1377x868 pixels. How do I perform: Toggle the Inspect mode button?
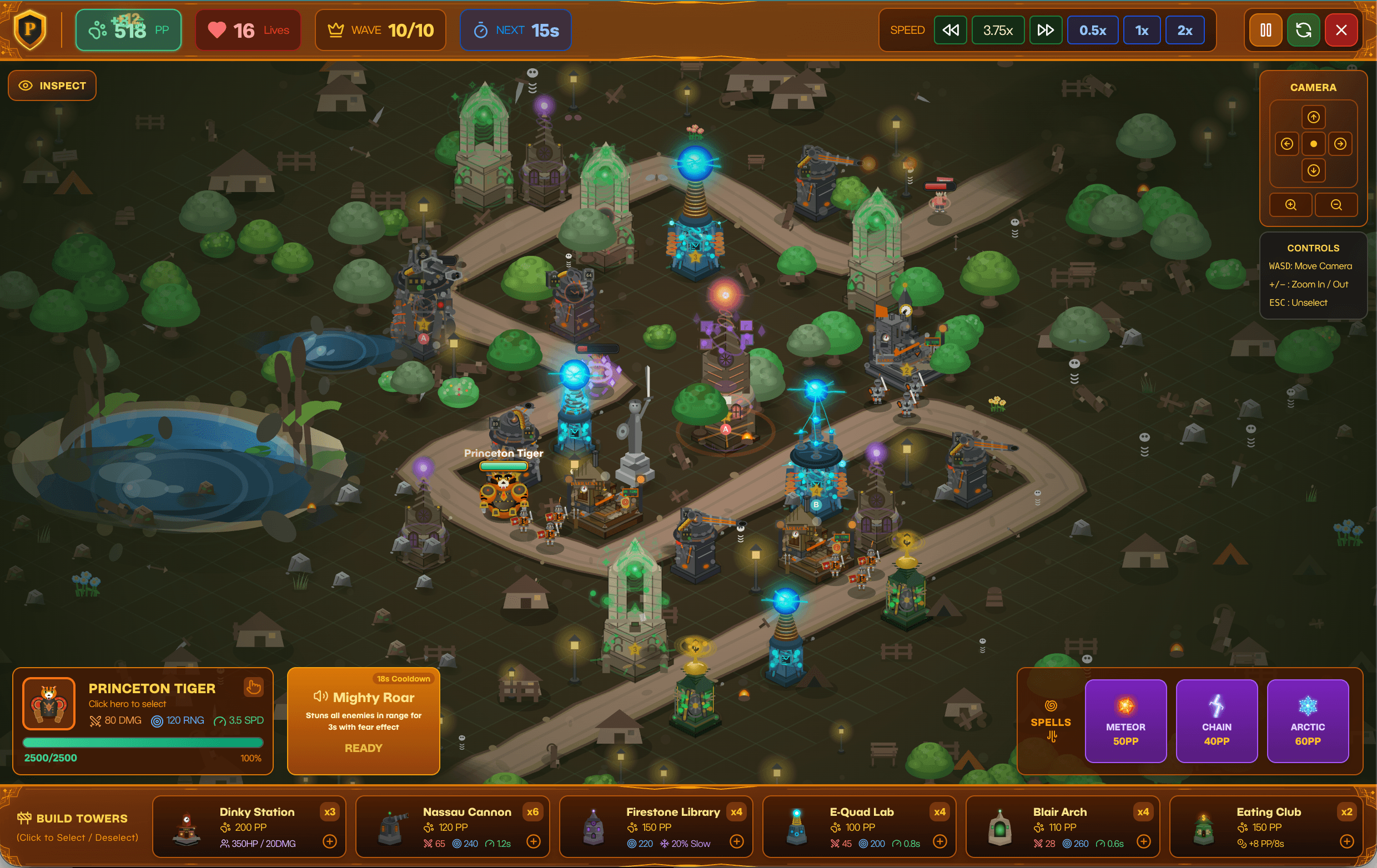pos(52,85)
